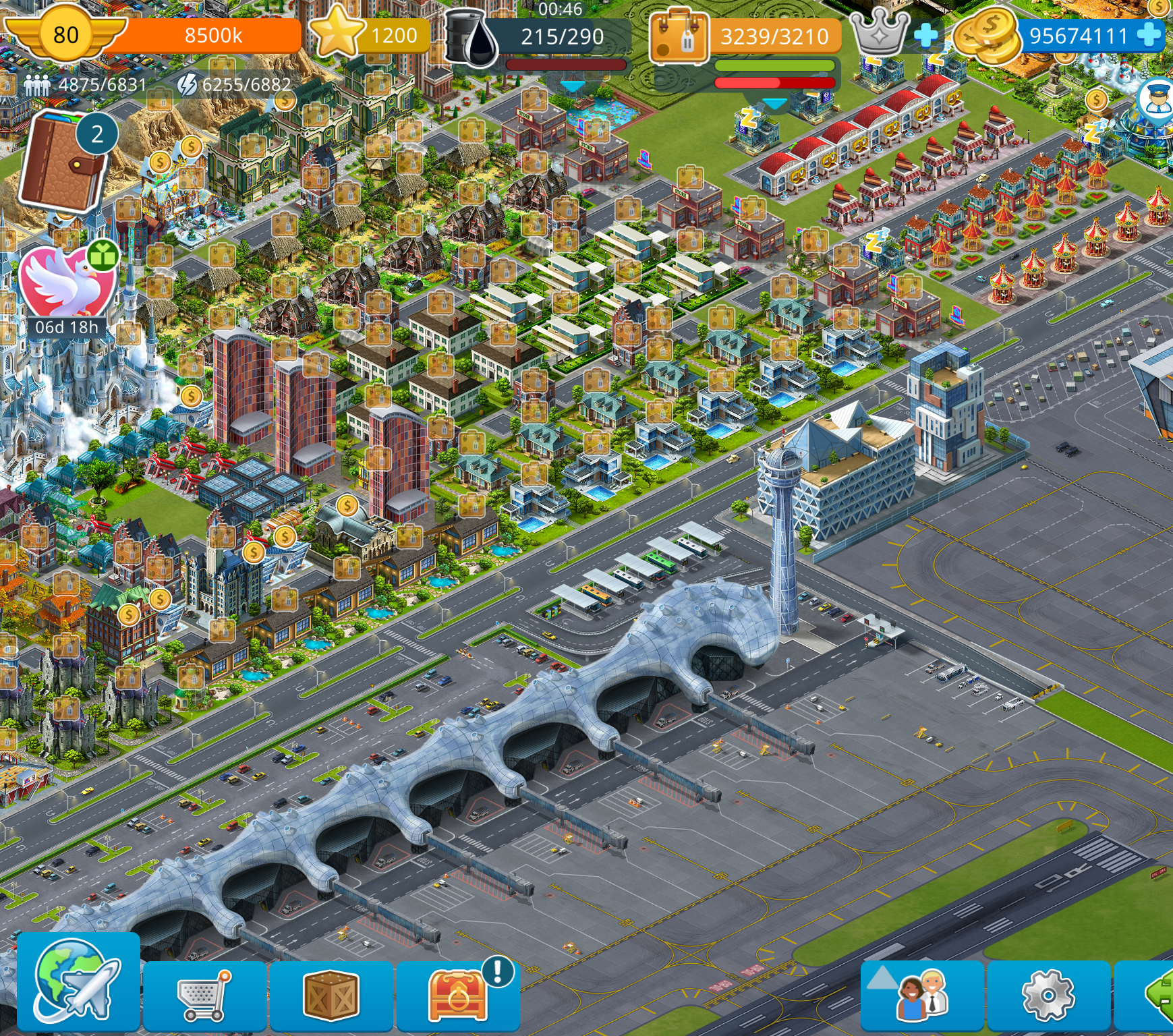Expand the friends panel arrow
Screen dimensions: 1173x1036
click(x=881, y=977)
